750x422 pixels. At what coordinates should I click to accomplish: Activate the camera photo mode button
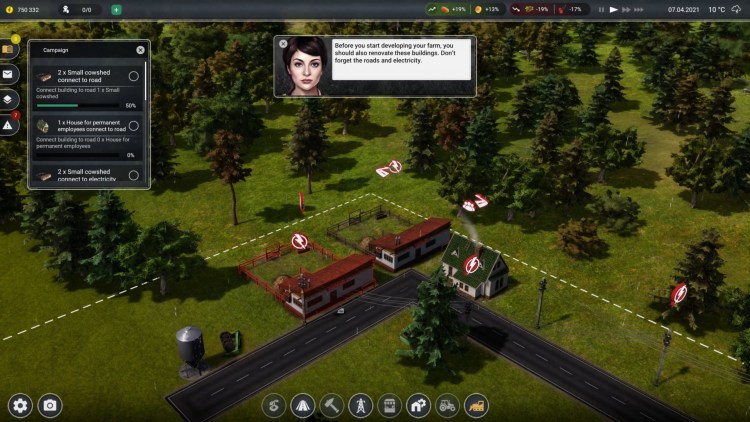49,405
